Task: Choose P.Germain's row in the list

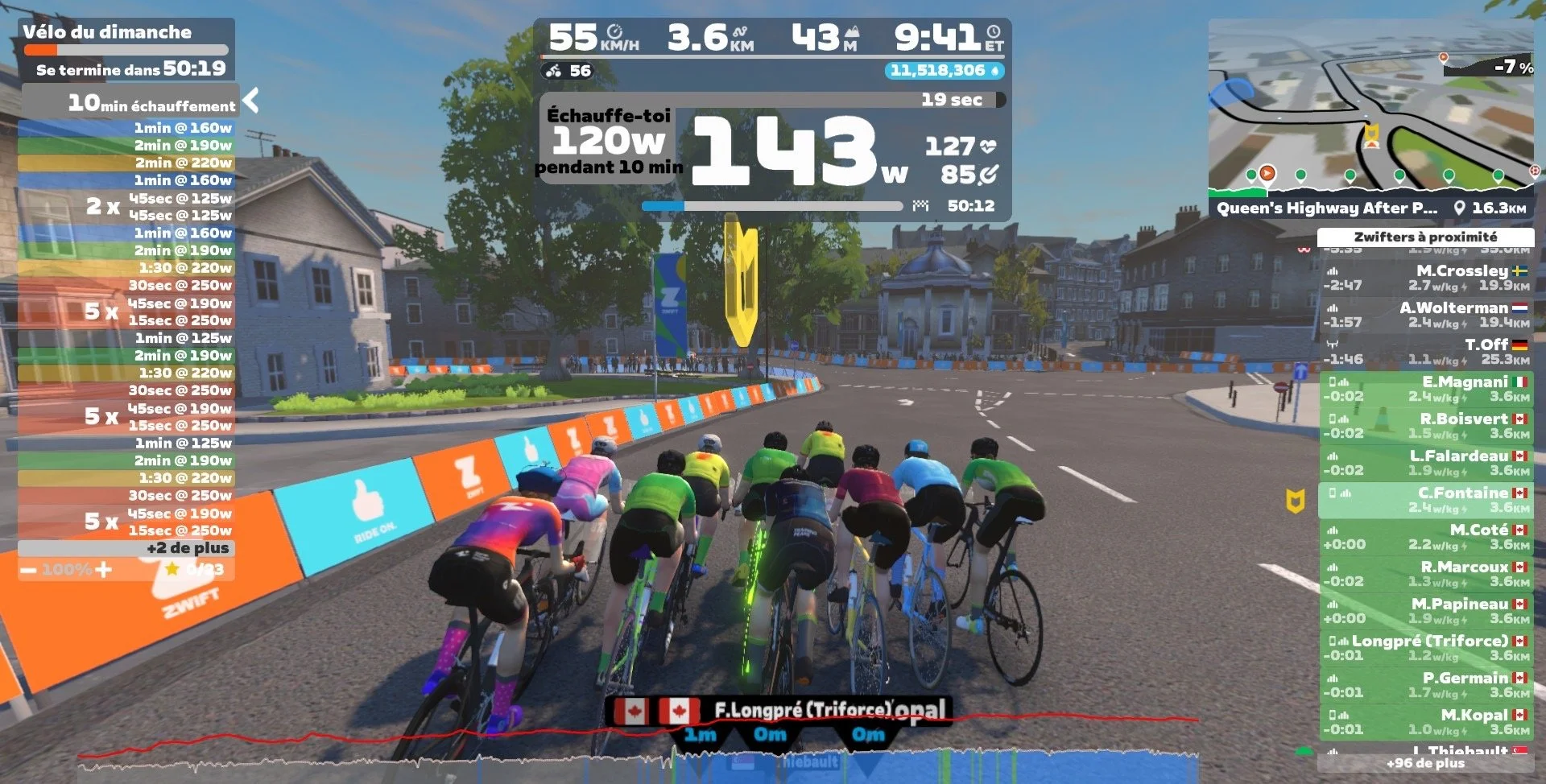Action: tap(1425, 685)
